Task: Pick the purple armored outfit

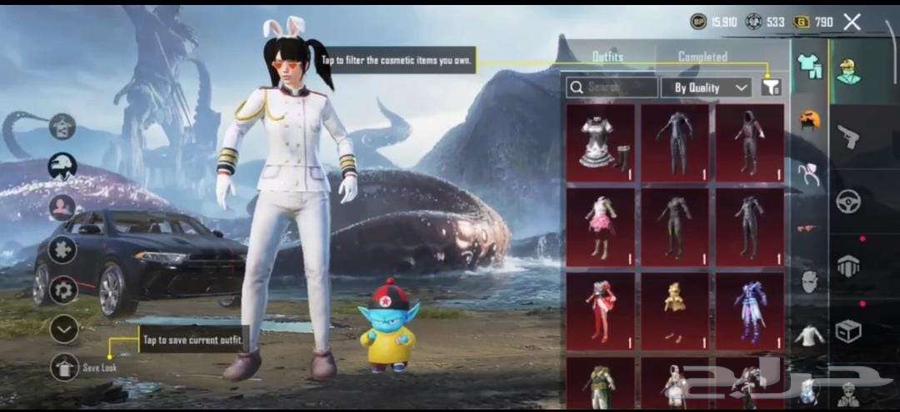Action: [x=749, y=309]
